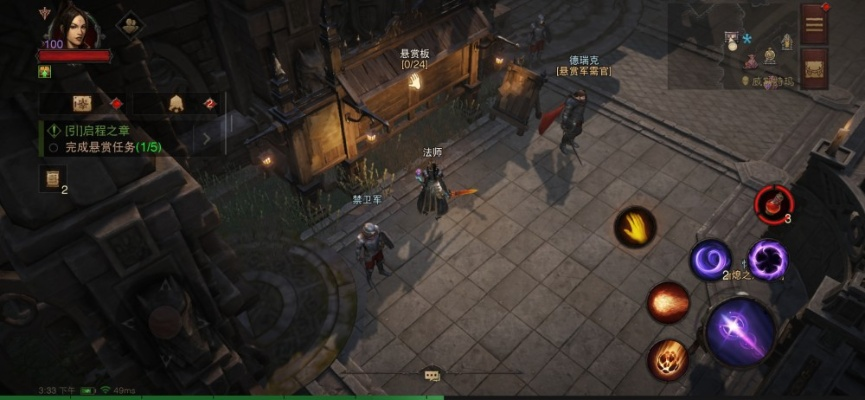The width and height of the screenshot is (865, 400).
Task: Cast the fireball skill
Action: coord(668,302)
